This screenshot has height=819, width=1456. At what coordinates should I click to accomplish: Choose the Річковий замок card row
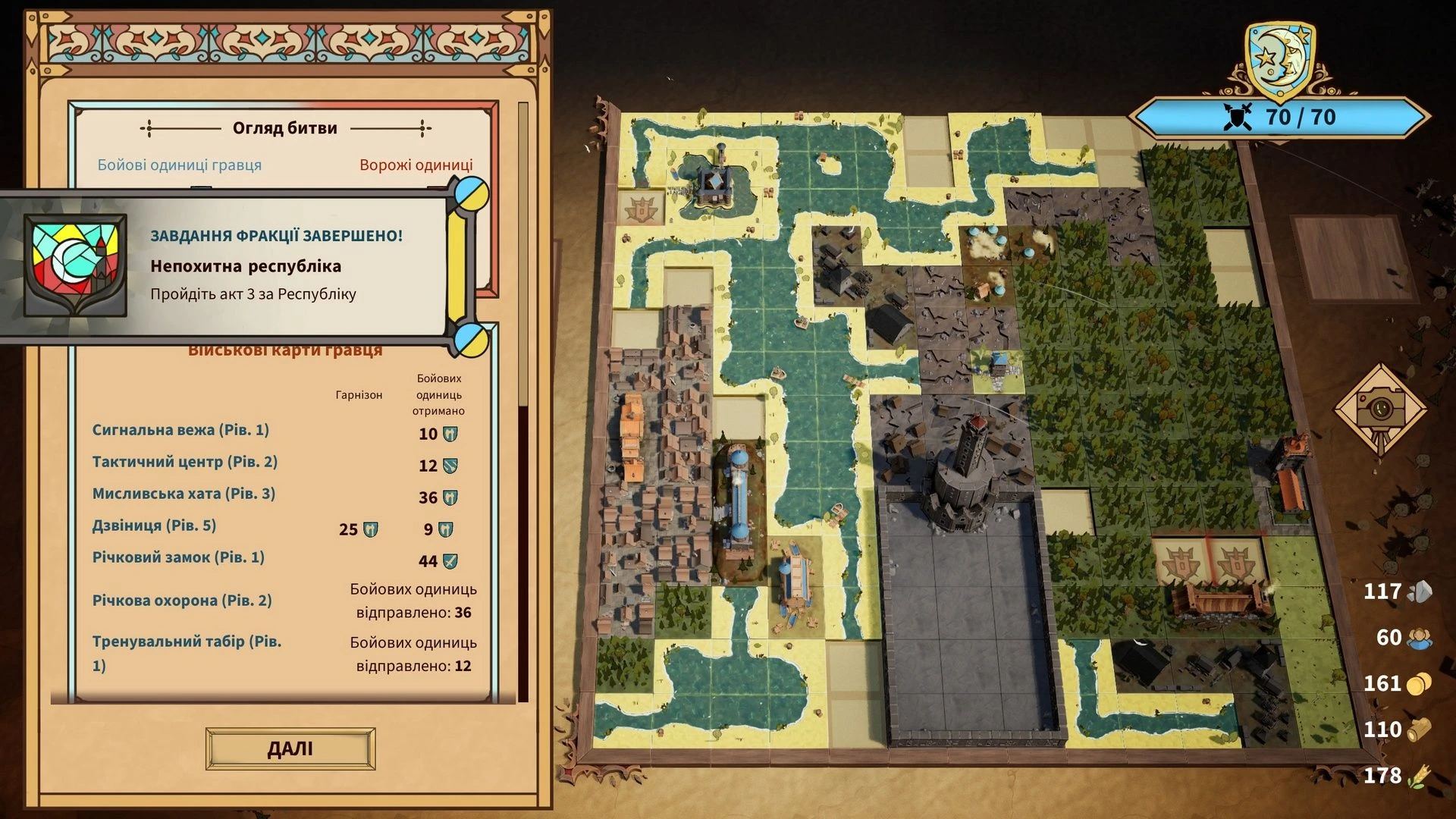pos(178,557)
